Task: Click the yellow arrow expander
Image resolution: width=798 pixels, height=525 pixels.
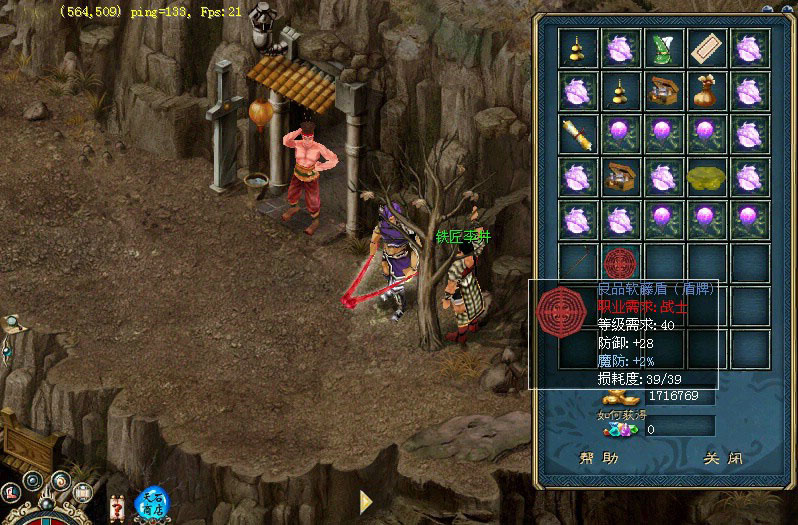Action: pos(366,501)
